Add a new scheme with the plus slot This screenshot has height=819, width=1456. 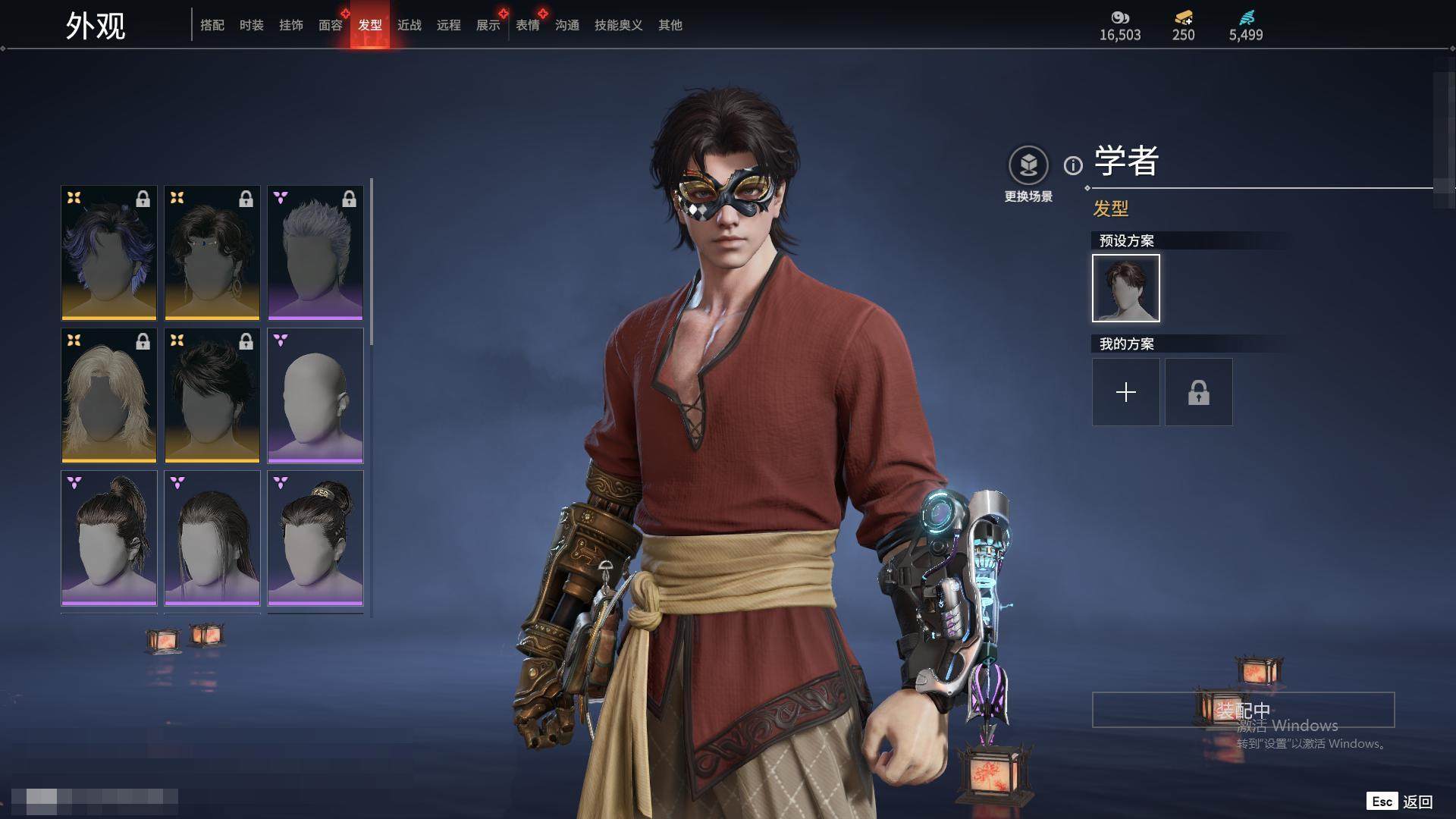point(1126,392)
